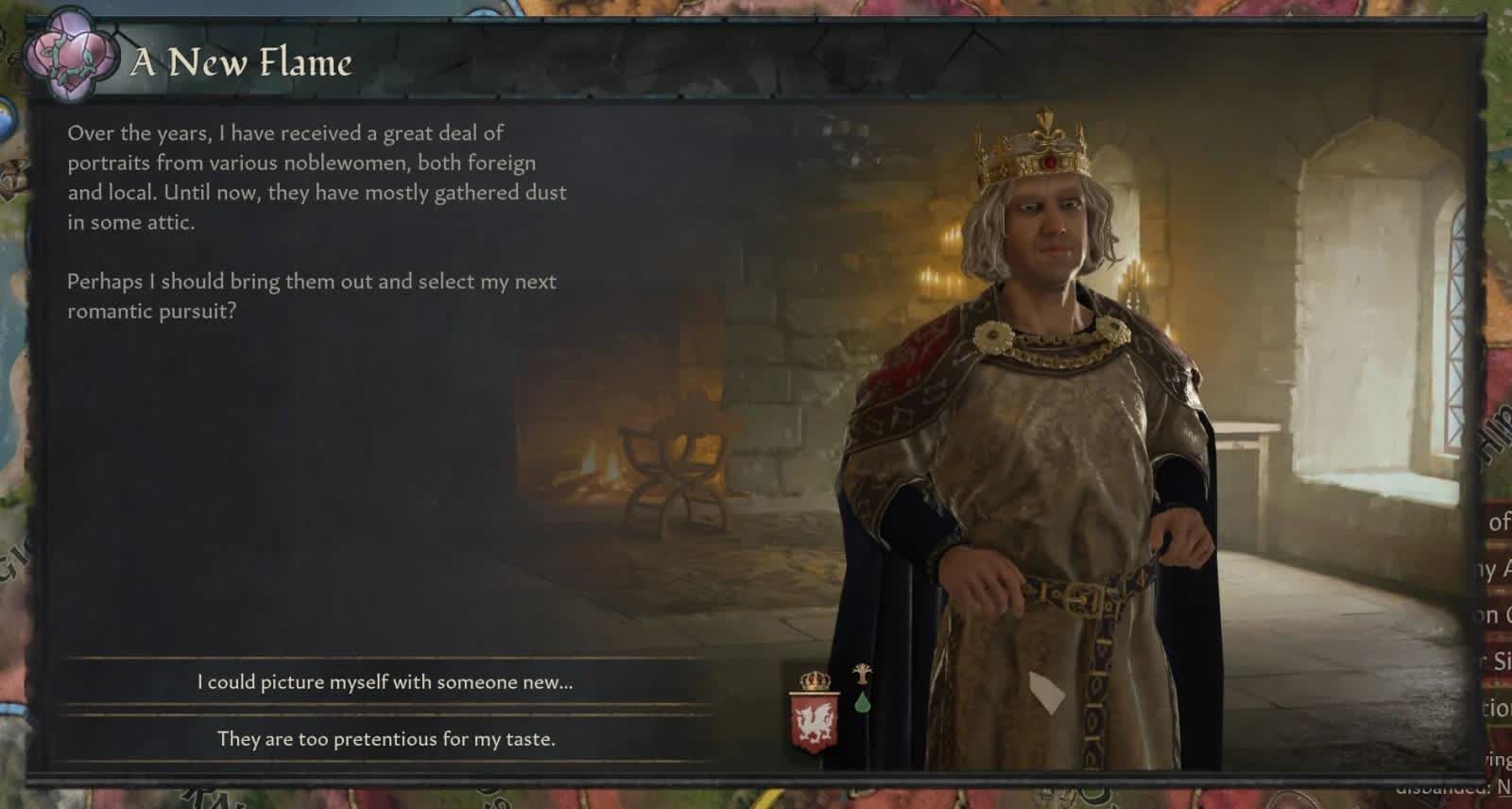Open the red dragon coat of arms
This screenshot has height=809, width=1512.
(814, 720)
